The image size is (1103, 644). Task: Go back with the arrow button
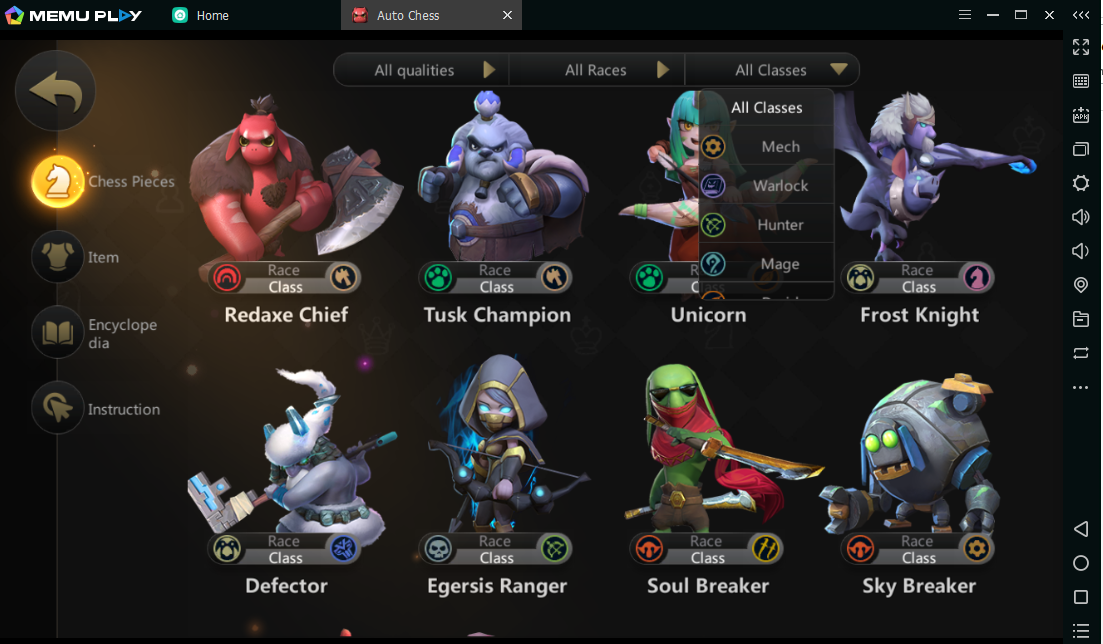[55, 91]
